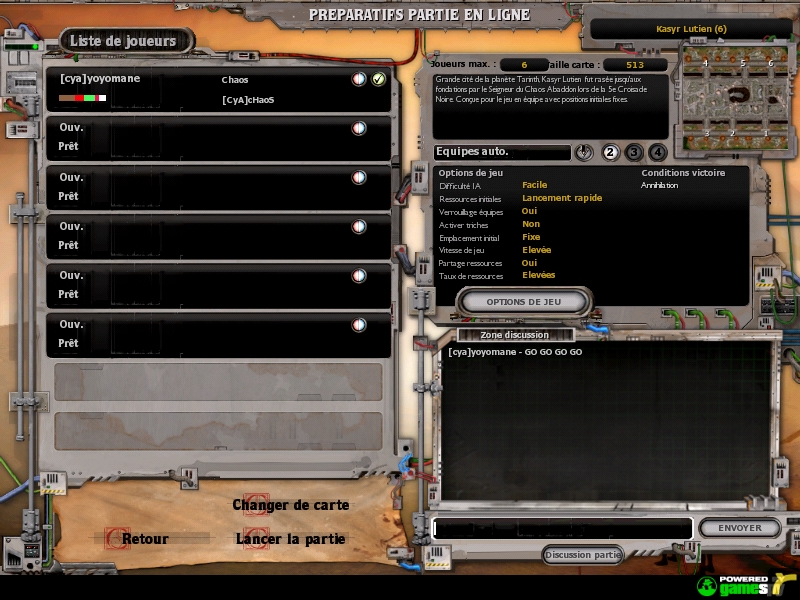Go back with the Retour button
The height and width of the screenshot is (600, 800).
coord(145,539)
